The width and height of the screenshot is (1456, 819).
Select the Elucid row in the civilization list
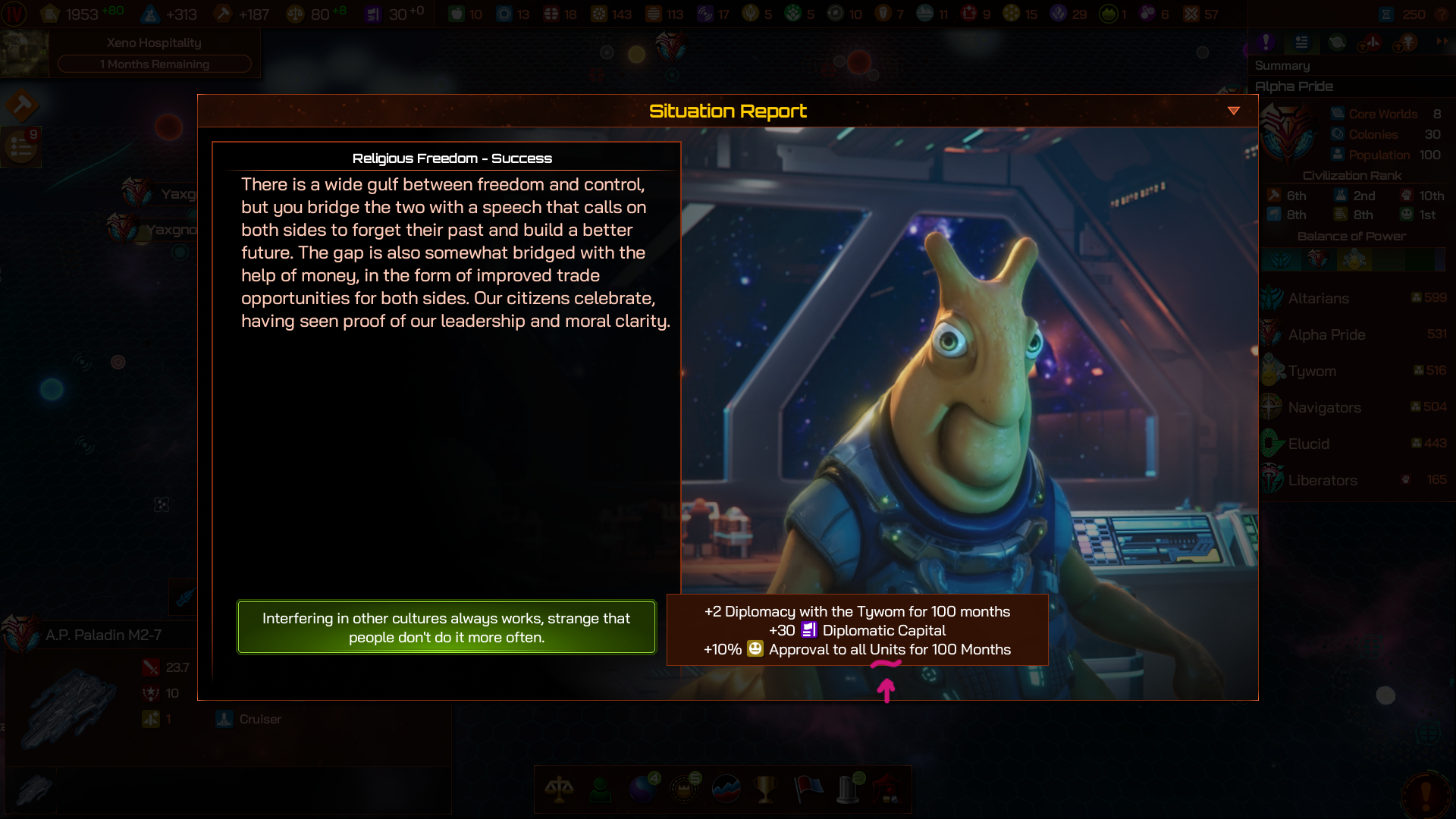[x=1308, y=444]
